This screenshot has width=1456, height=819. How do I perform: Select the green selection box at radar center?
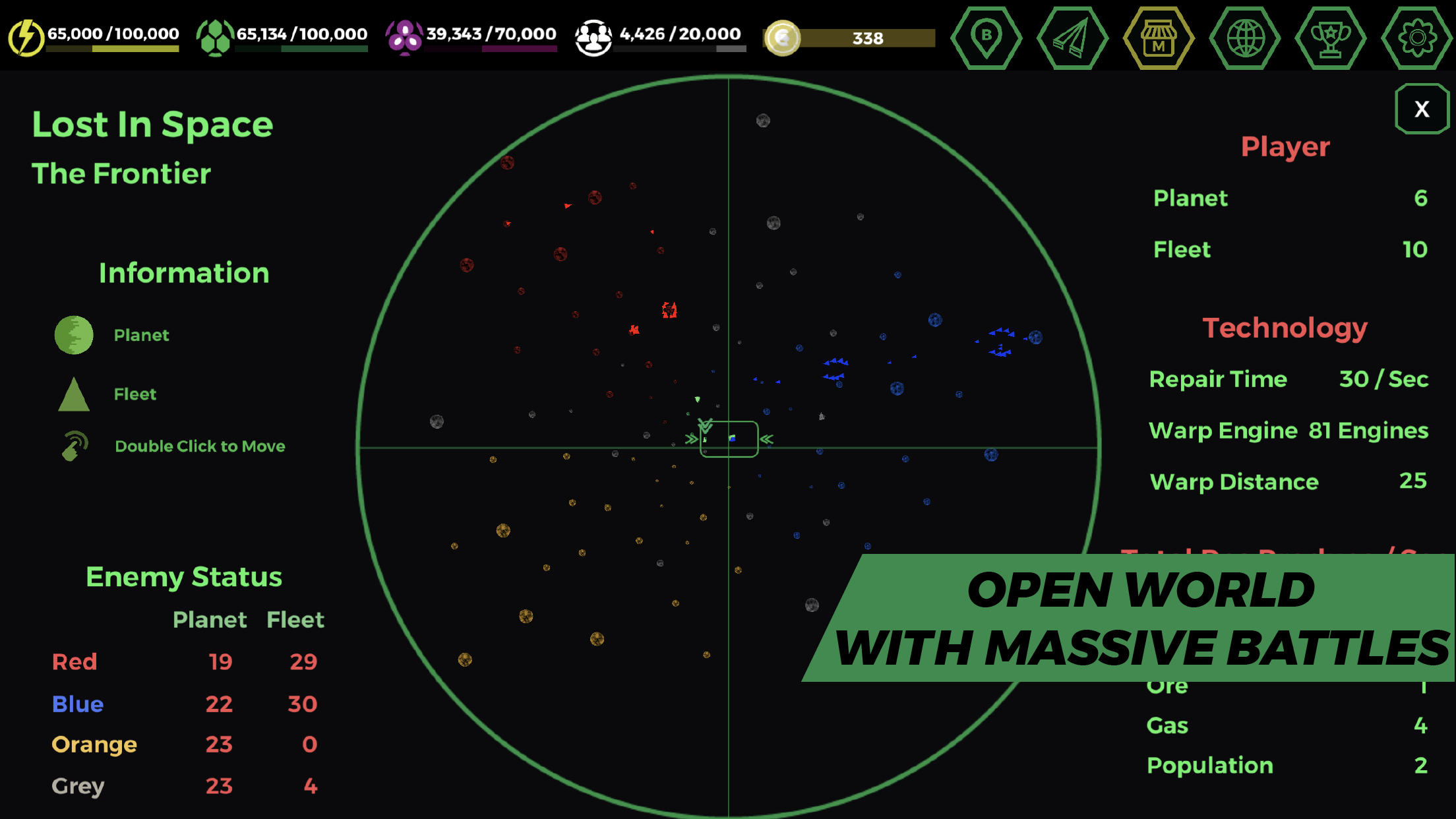[728, 440]
